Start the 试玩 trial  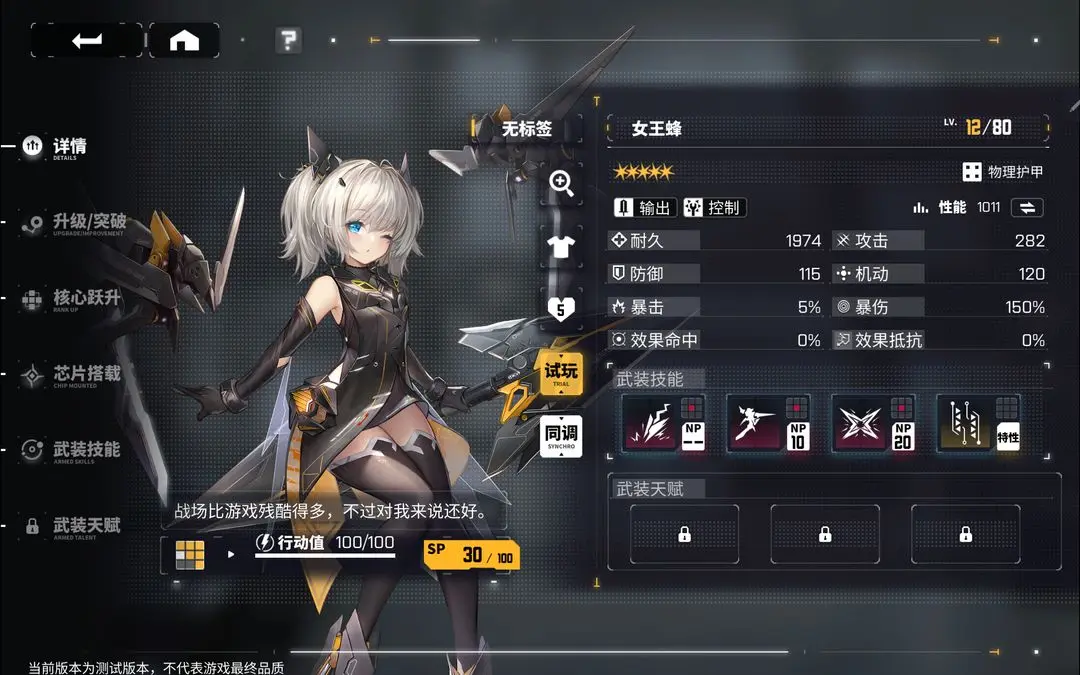(561, 372)
